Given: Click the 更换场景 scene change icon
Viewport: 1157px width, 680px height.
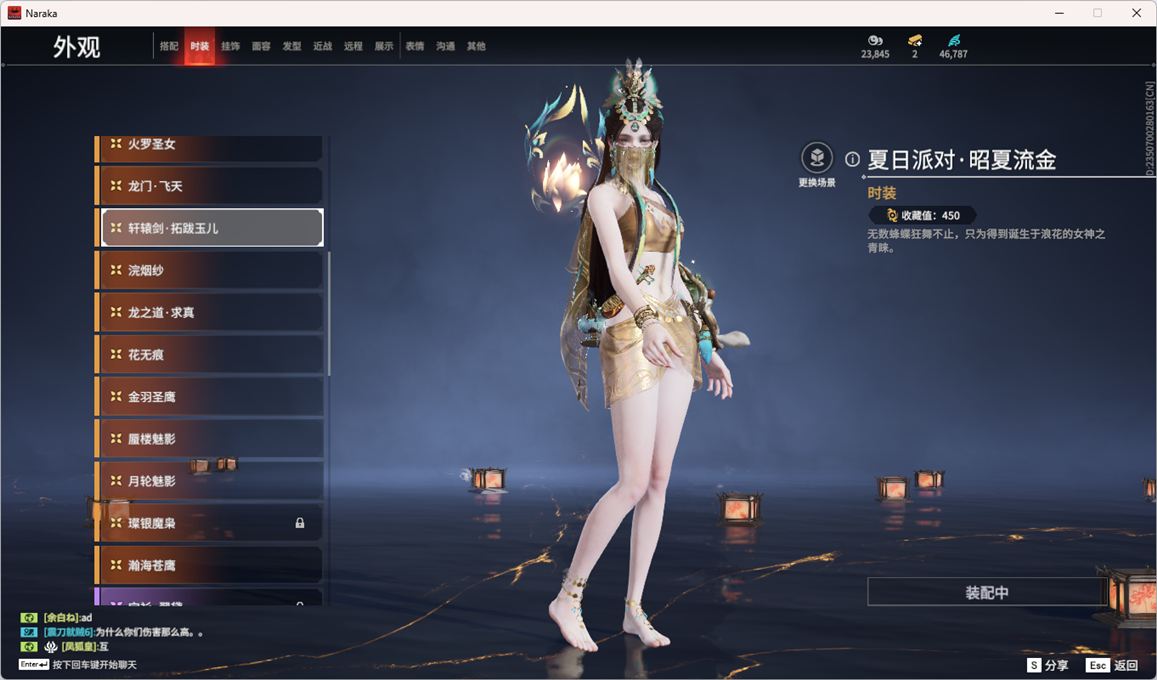Looking at the screenshot, I should 817,159.
